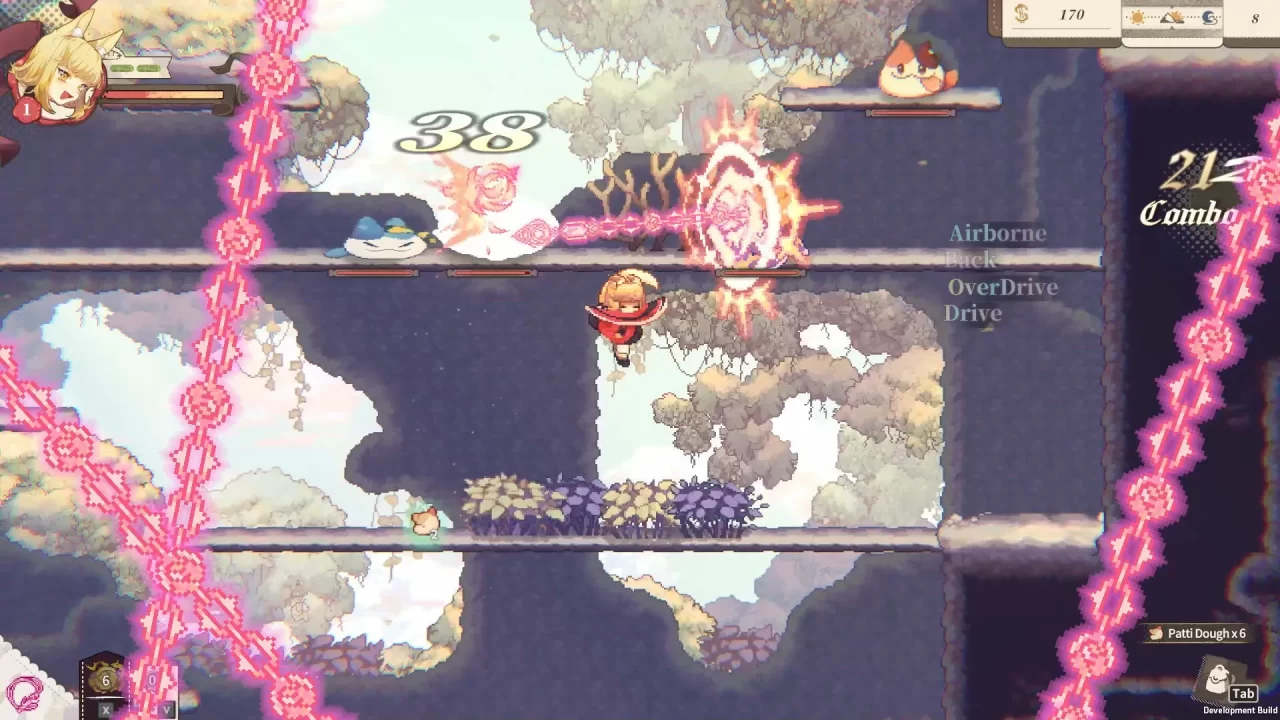Click the sun icon in the day-cycle indicator
The image size is (1280, 720).
[1139, 17]
